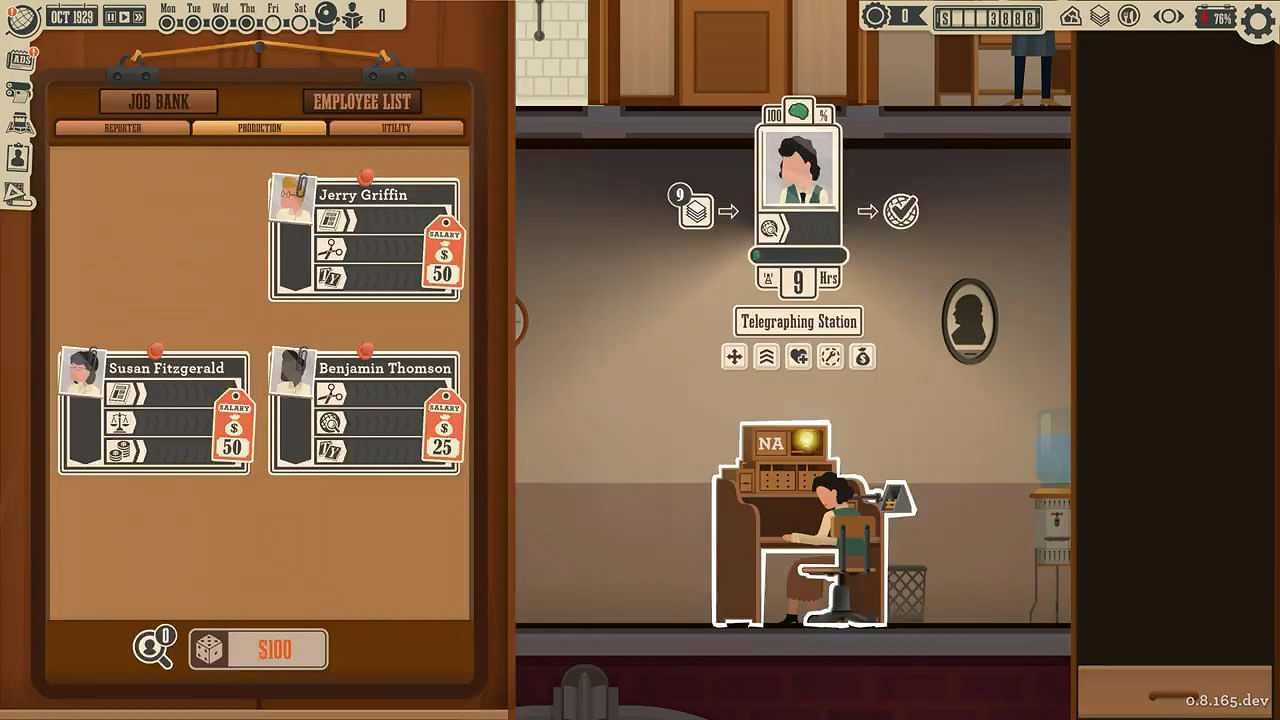Open the ADS panel in the left sidebar
1280x720 pixels.
click(20, 58)
